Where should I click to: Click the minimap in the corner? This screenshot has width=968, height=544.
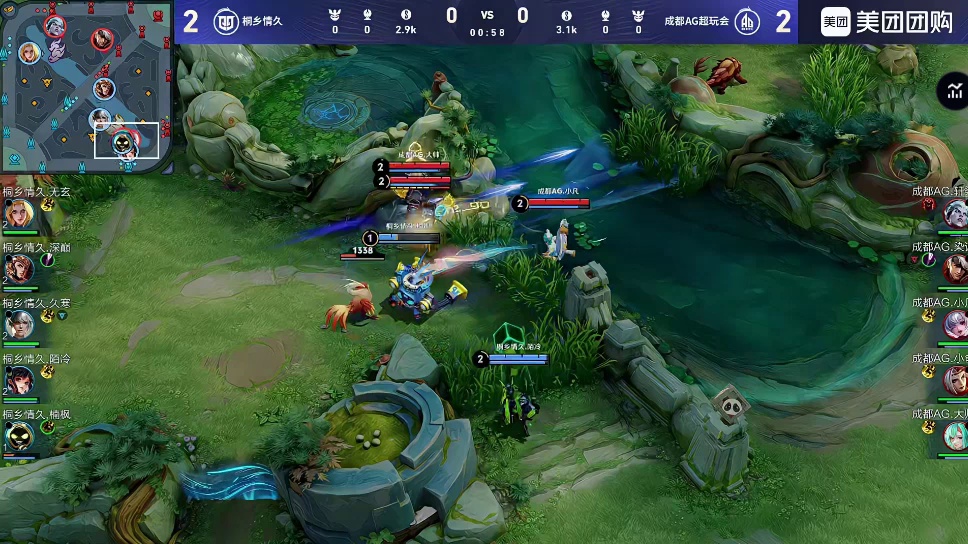tap(86, 86)
